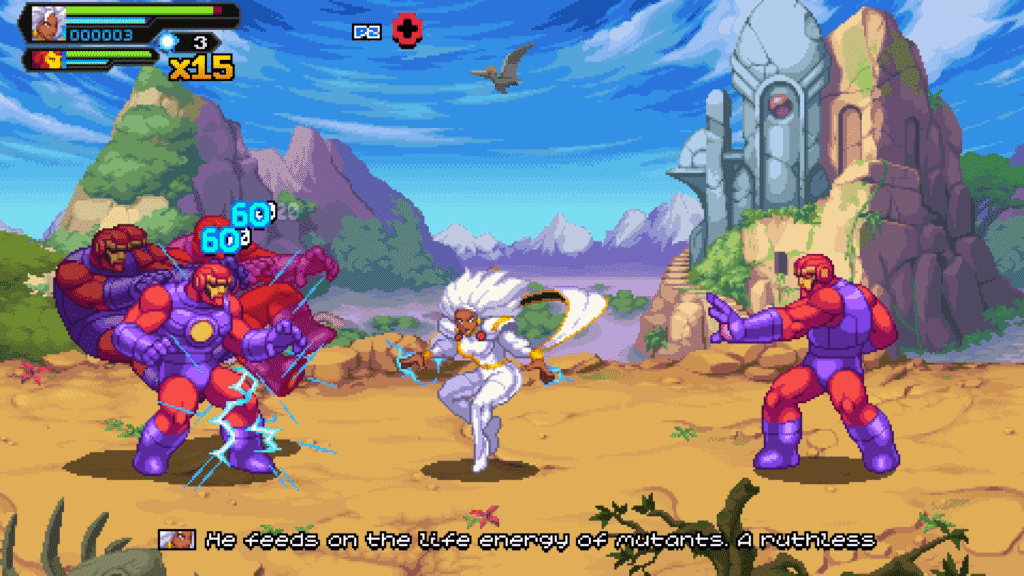1024x576 pixels.
Task: Click the speaker portrait beside the subtitle
Action: tap(178, 540)
